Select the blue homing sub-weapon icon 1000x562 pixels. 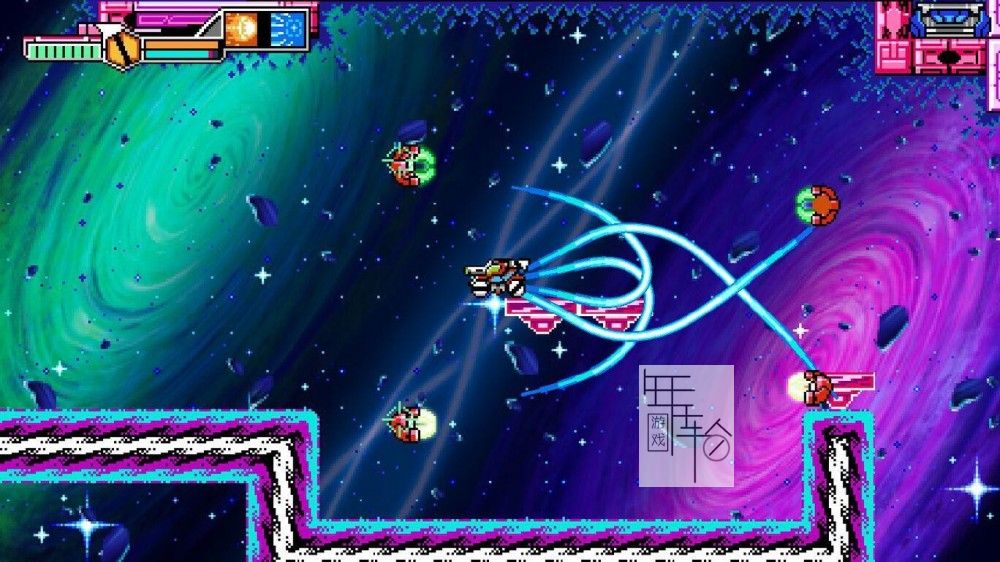[x=287, y=29]
